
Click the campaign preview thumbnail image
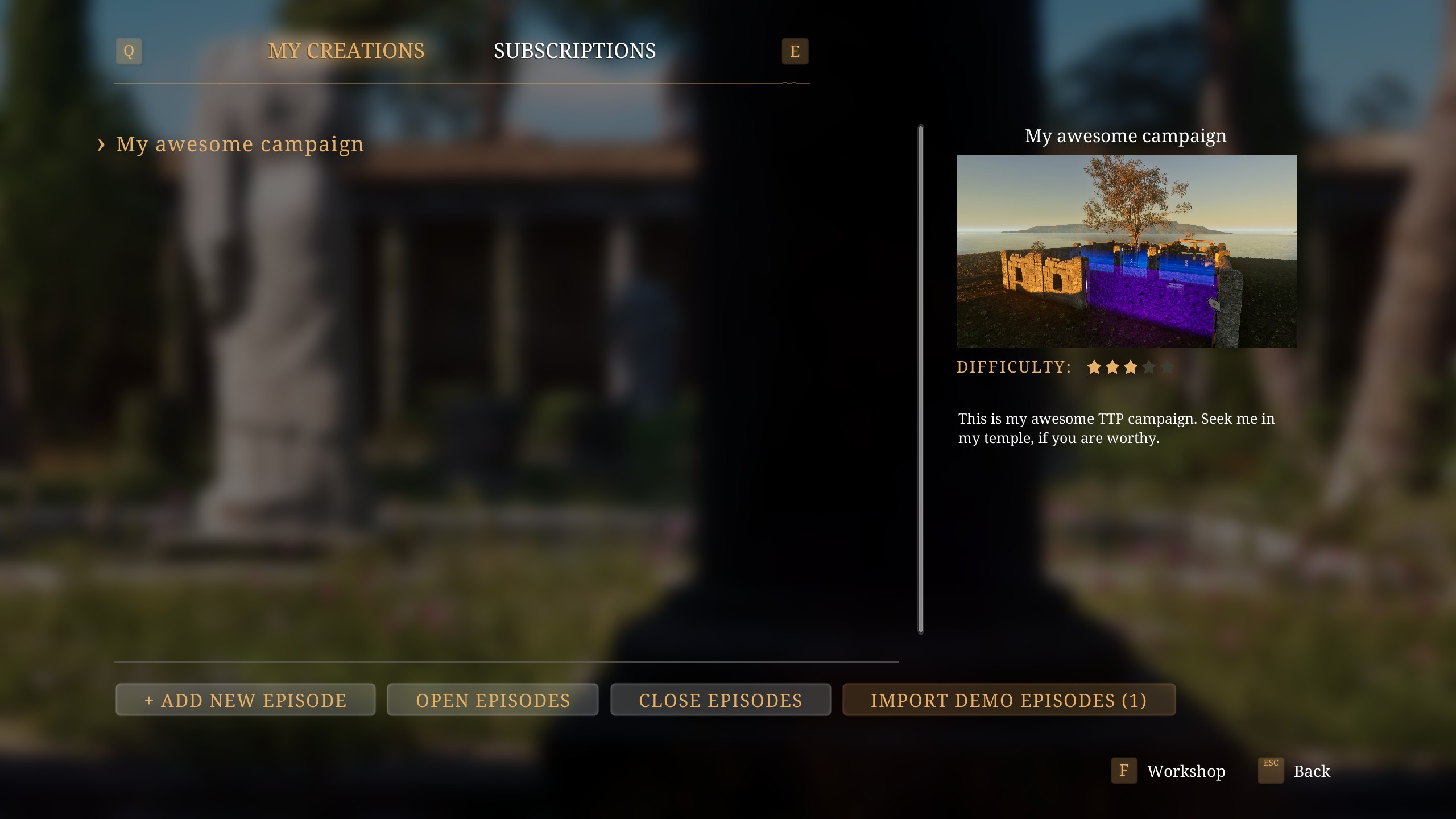[1126, 251]
